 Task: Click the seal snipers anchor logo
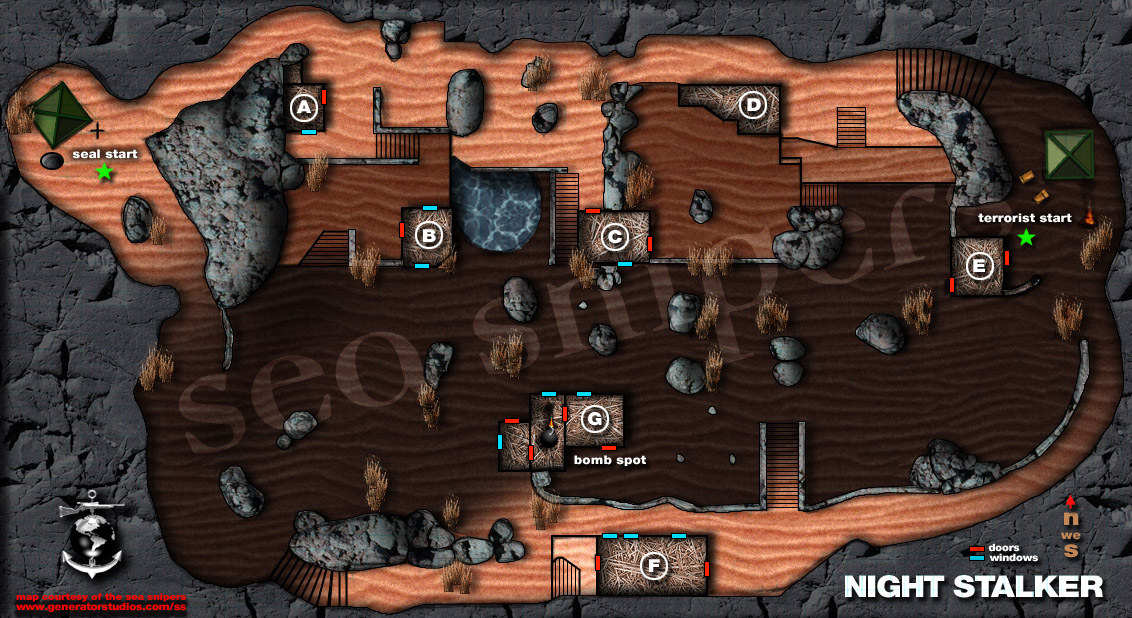(90, 537)
